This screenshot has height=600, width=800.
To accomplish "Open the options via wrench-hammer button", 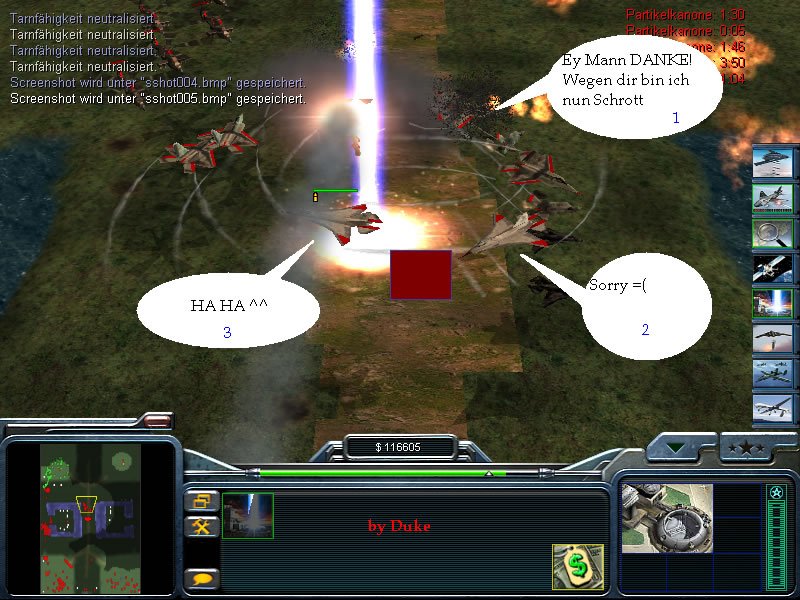I will point(201,526).
